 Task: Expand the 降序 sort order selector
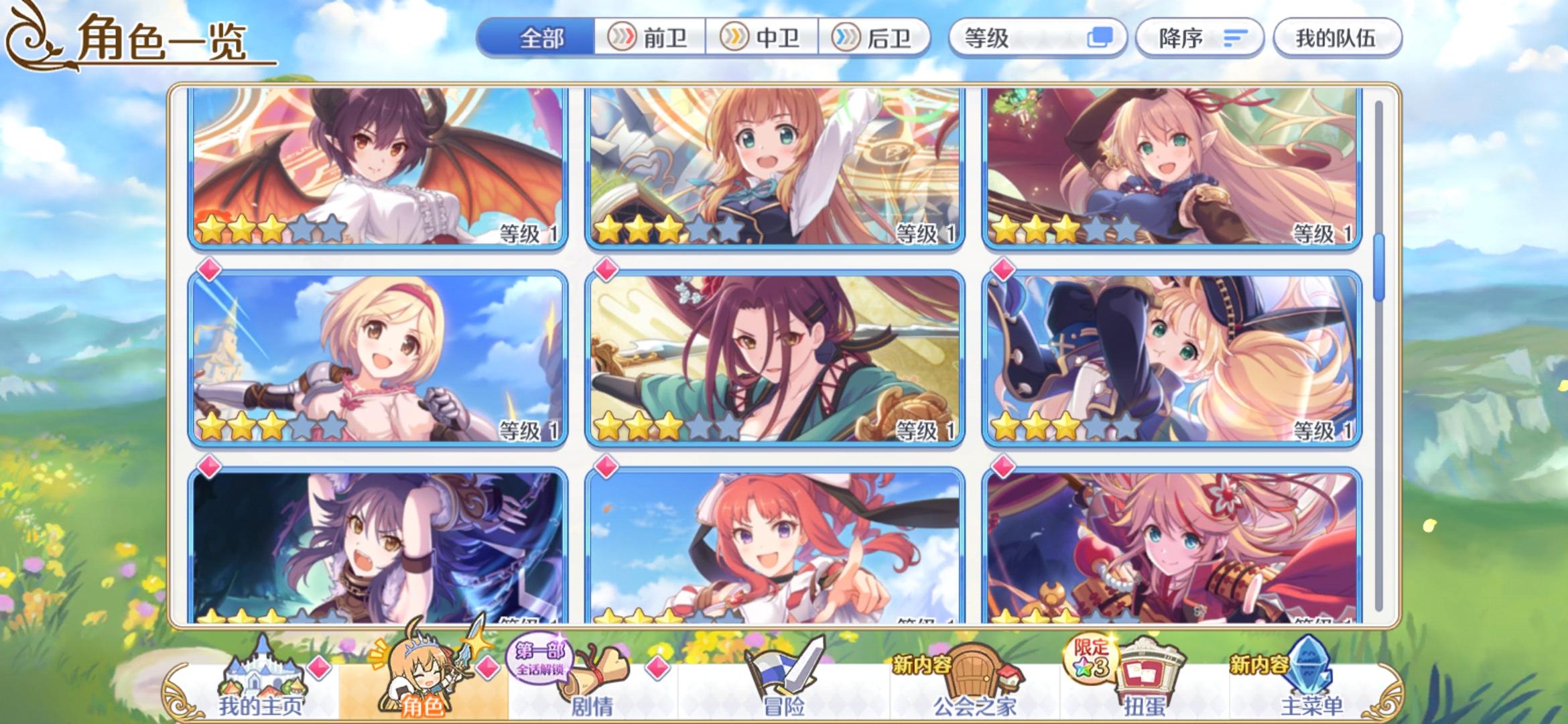tap(1199, 38)
